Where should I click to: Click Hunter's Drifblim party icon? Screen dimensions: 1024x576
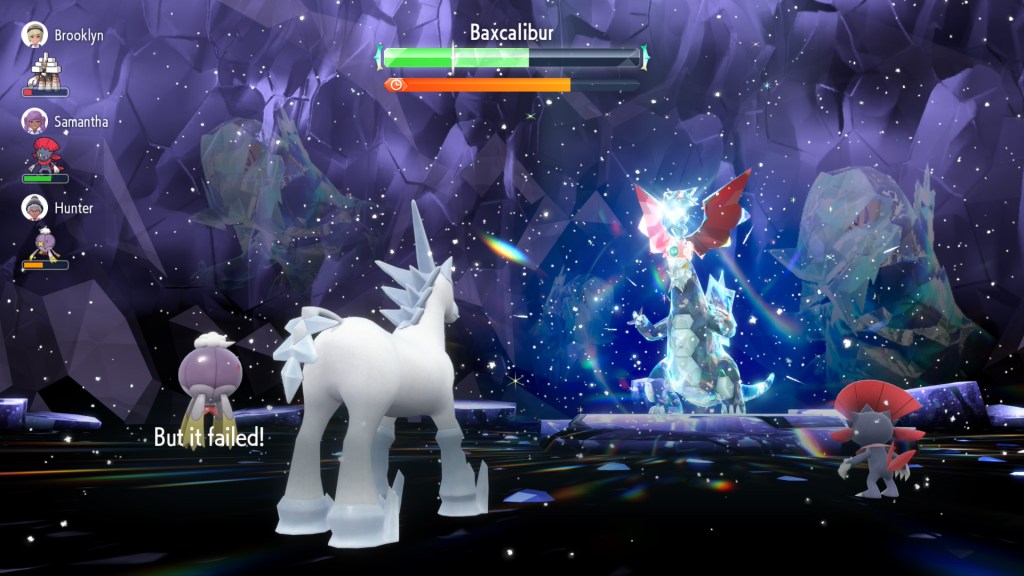tap(45, 242)
